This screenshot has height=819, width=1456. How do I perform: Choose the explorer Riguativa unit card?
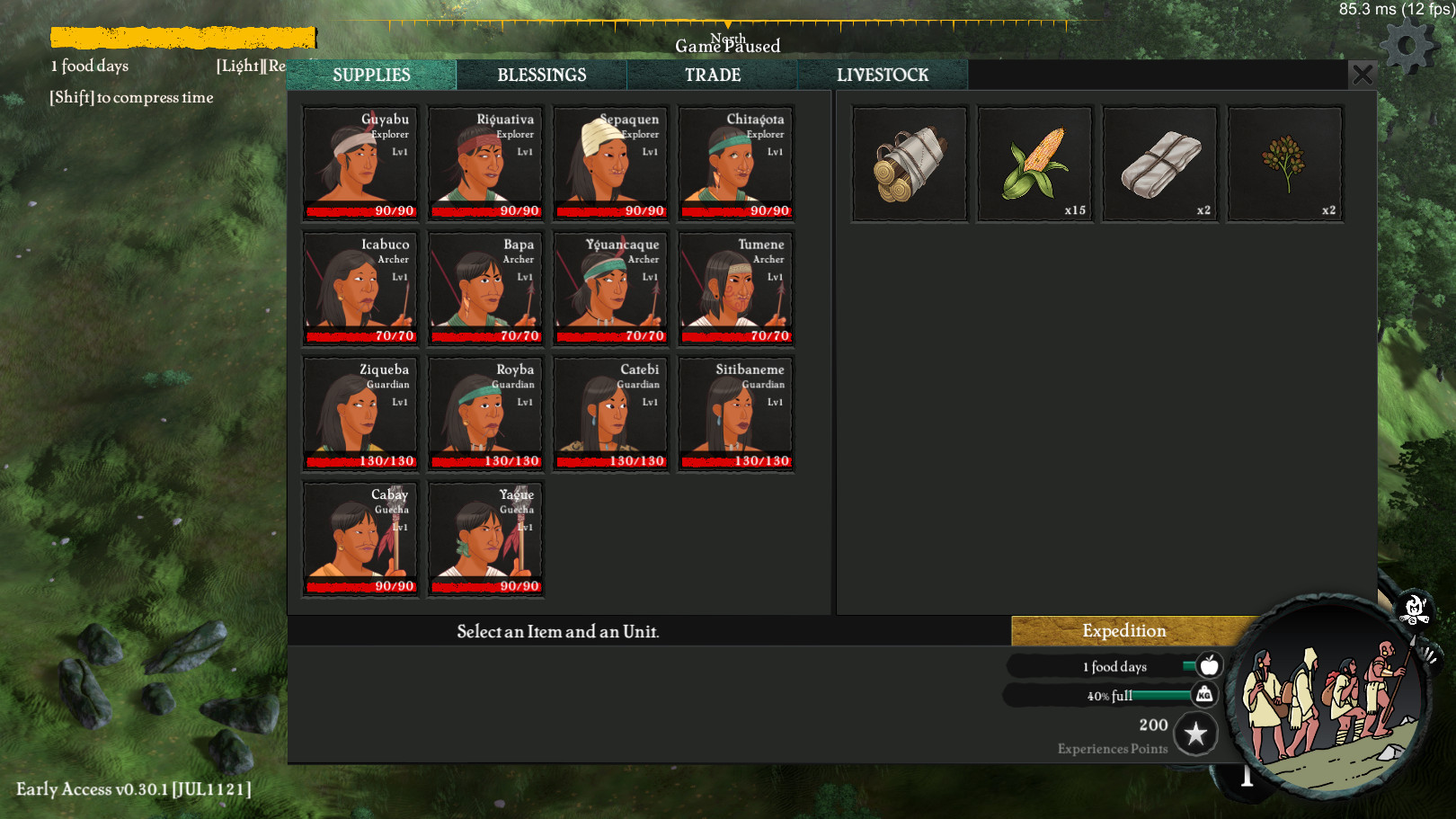(485, 164)
